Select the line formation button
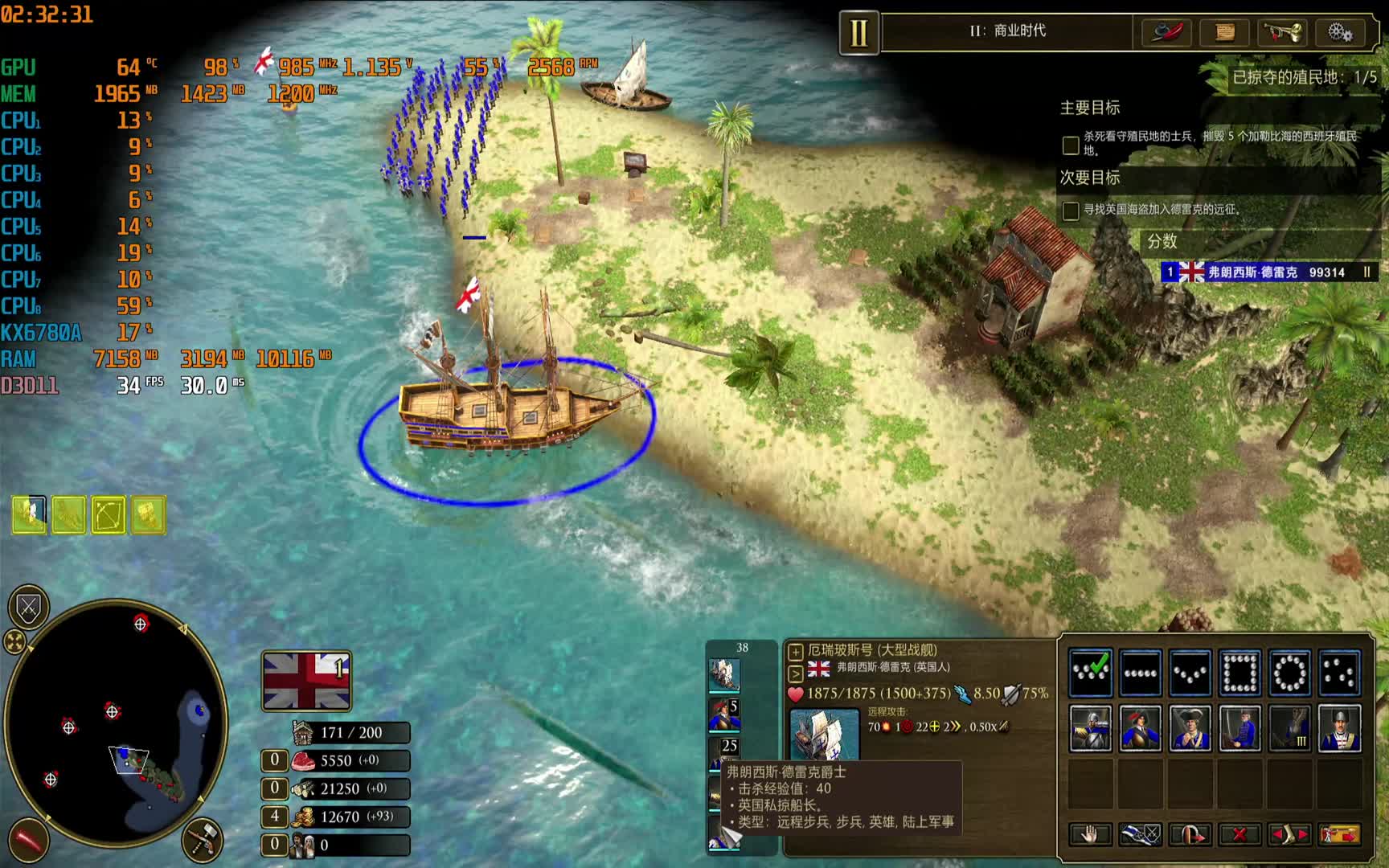The width and height of the screenshot is (1389, 868). 1140,673
